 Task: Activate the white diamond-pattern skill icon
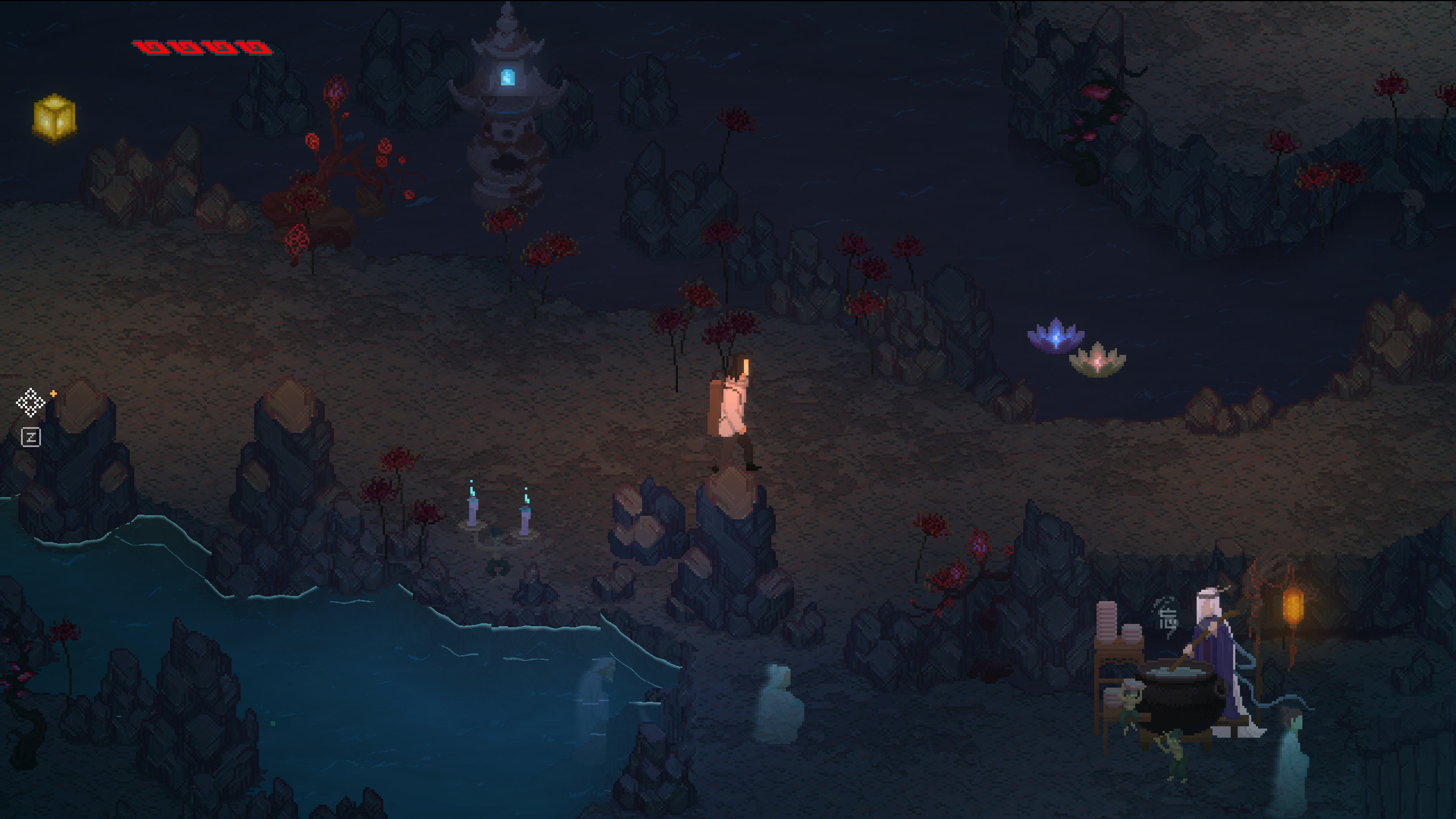[x=31, y=403]
